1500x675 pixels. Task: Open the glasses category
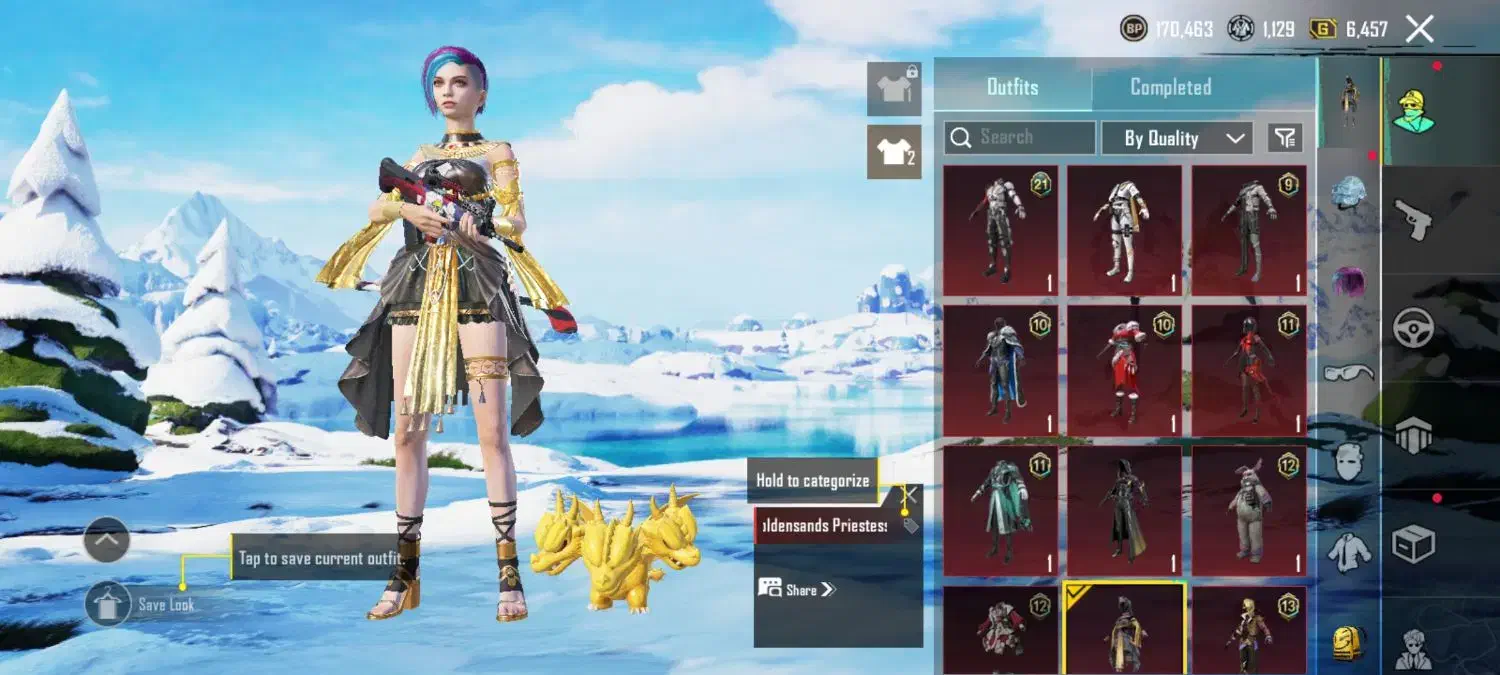point(1348,373)
